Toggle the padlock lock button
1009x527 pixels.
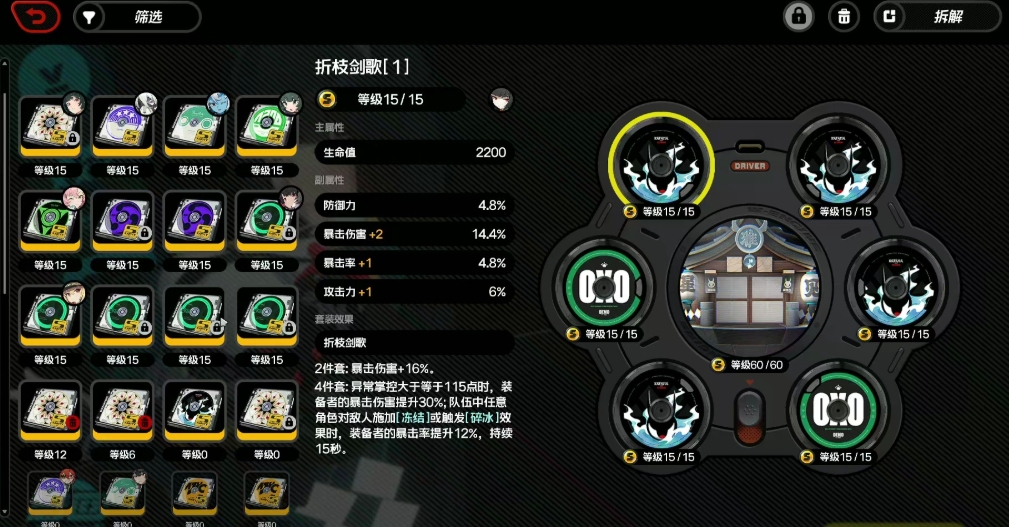coord(798,17)
